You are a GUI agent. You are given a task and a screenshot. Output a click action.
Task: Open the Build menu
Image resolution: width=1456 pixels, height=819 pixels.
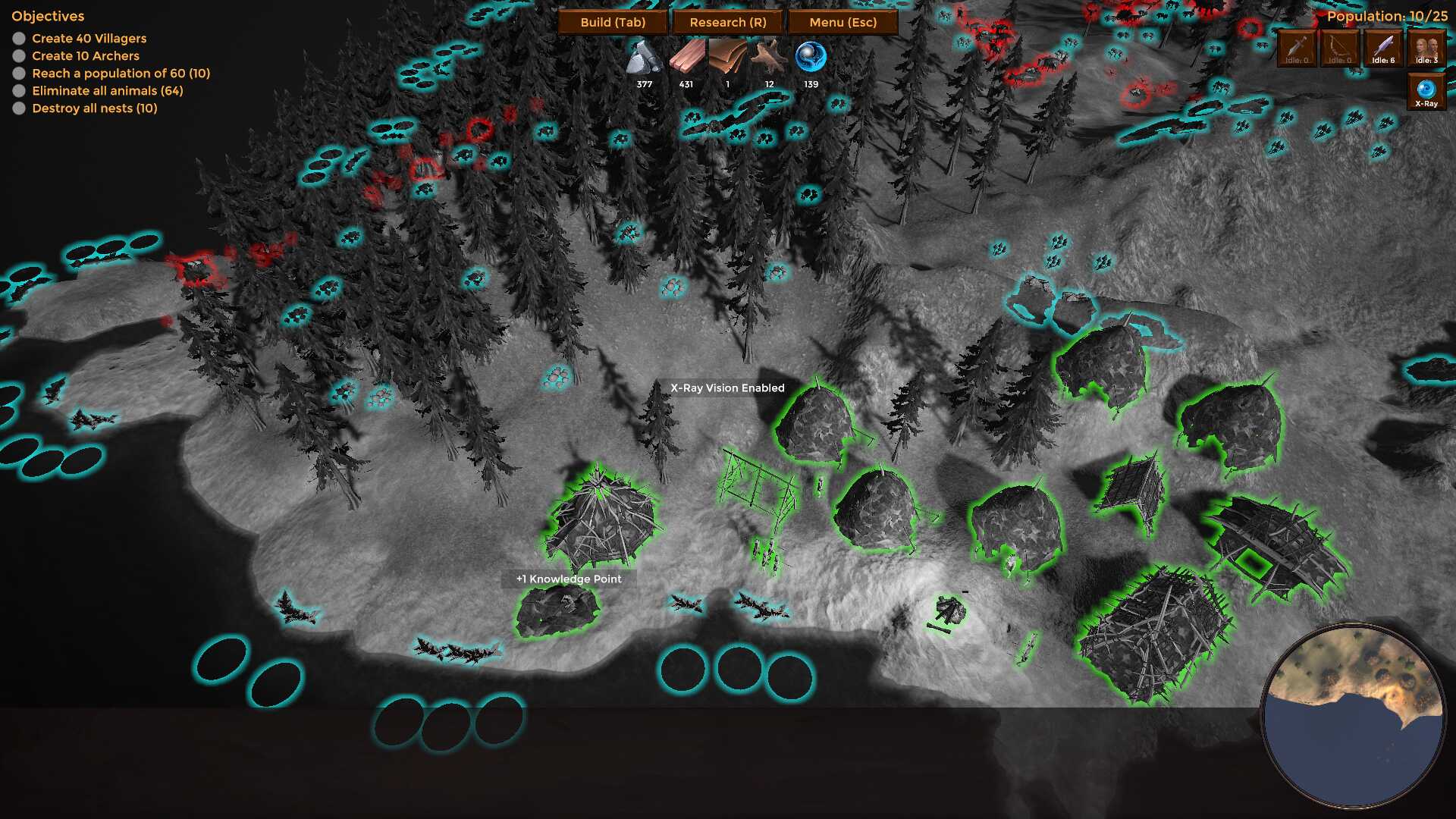[x=613, y=22]
